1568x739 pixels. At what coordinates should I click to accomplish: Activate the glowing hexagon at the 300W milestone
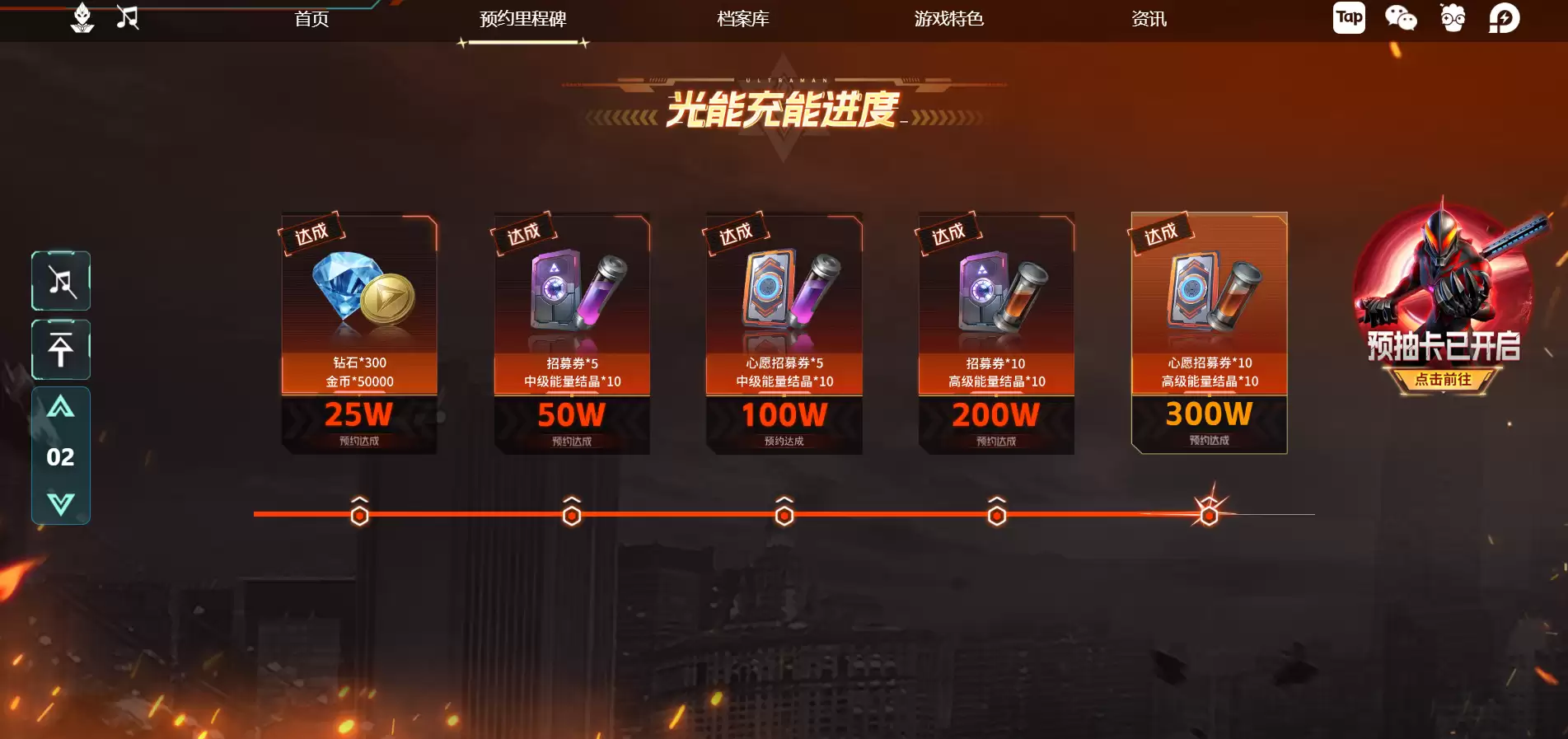pos(1208,514)
